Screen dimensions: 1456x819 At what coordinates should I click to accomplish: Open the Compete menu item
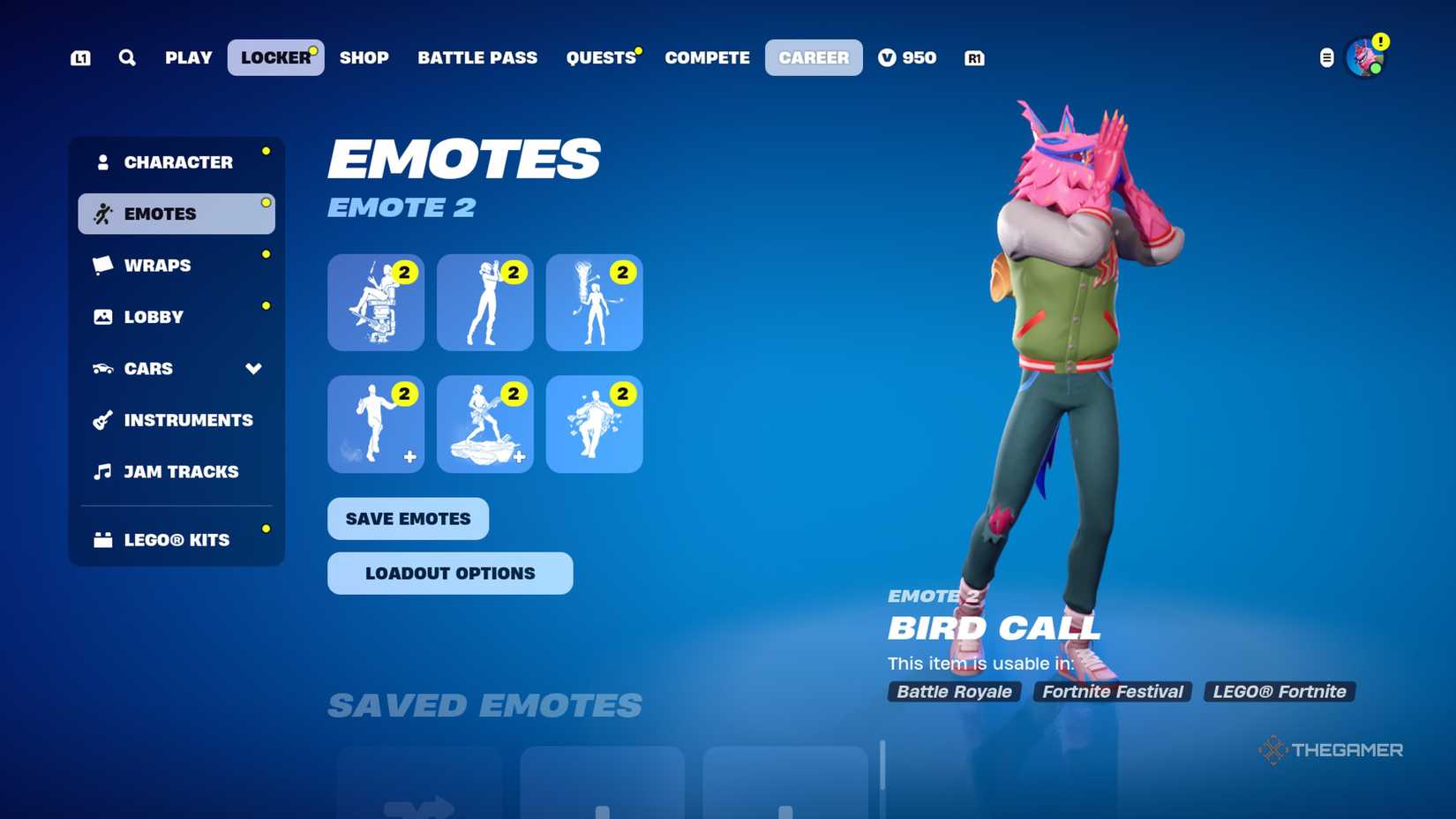coord(706,57)
